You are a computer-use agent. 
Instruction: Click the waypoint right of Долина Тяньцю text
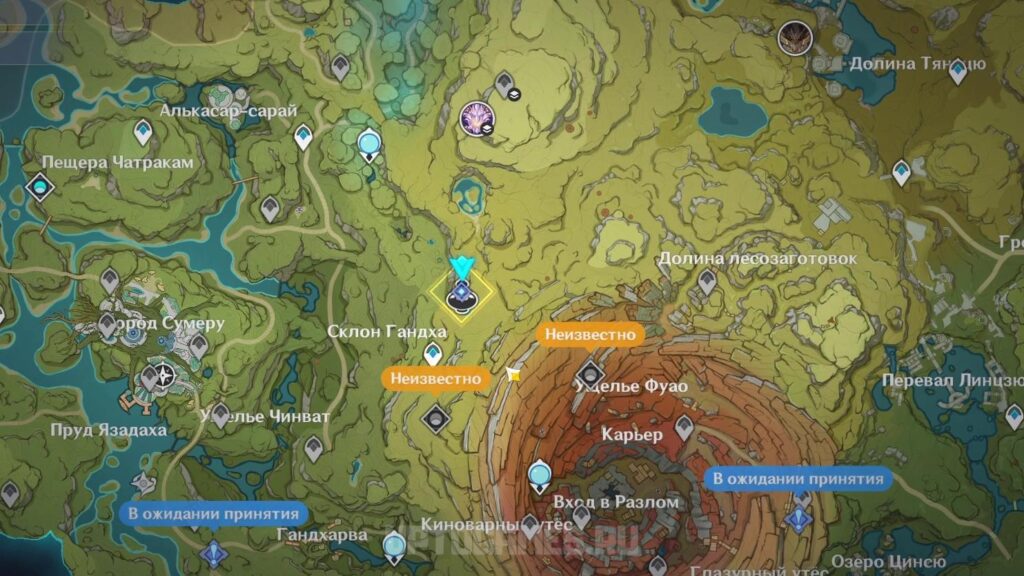pos(957,71)
